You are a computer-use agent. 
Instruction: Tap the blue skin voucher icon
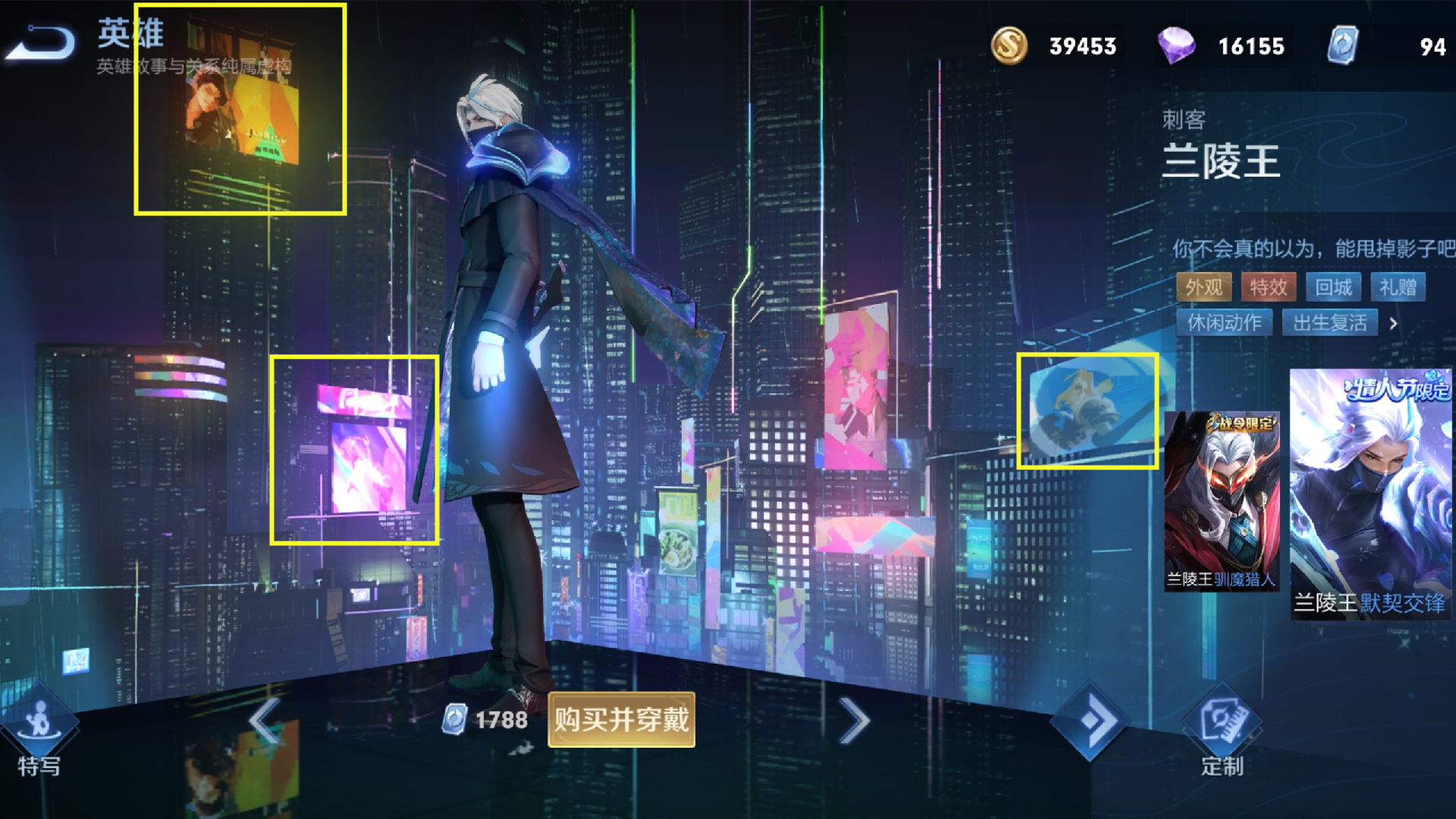(x=1342, y=45)
